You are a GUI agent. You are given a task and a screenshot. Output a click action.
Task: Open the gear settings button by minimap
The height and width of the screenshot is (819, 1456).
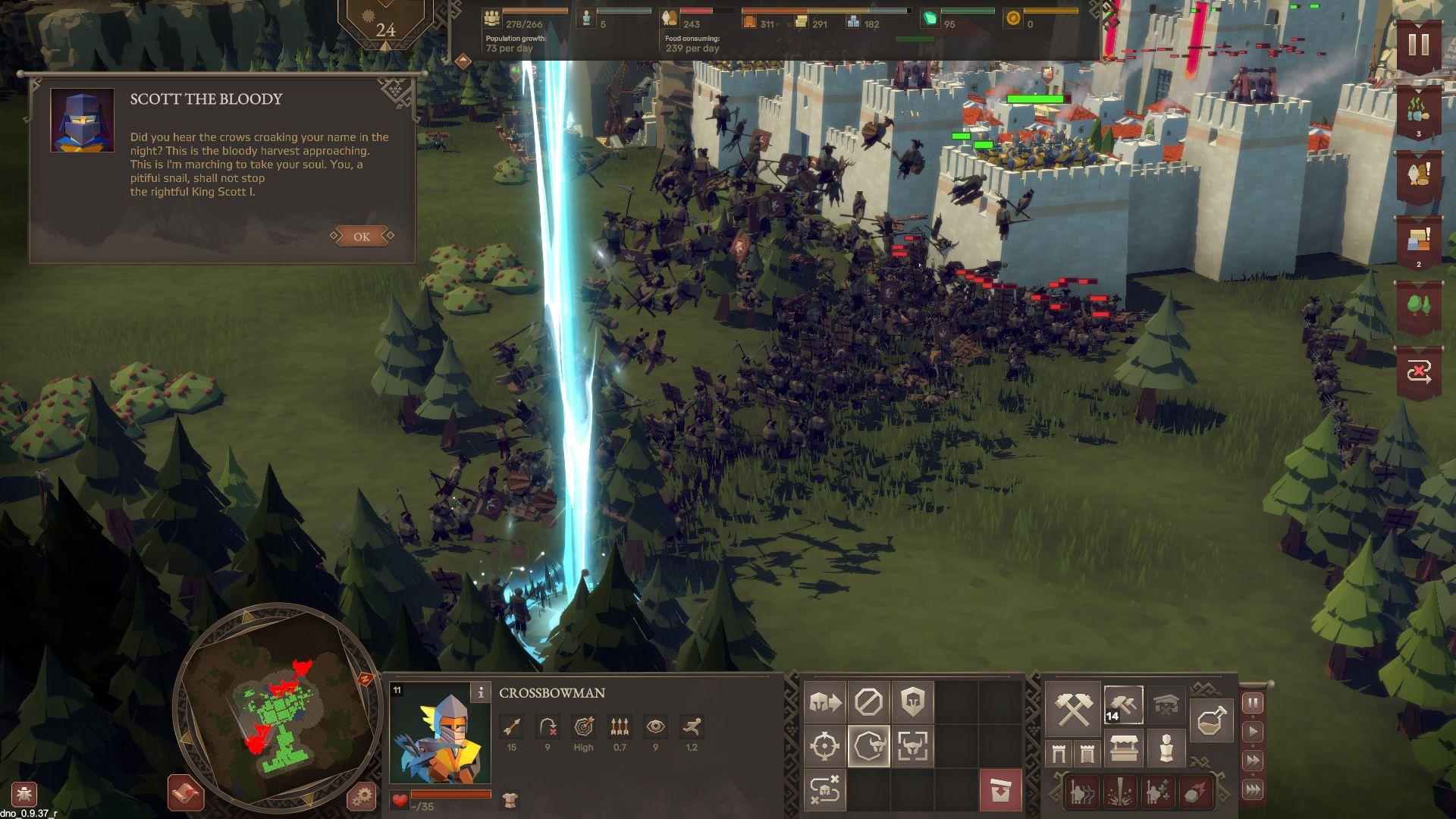point(362,796)
